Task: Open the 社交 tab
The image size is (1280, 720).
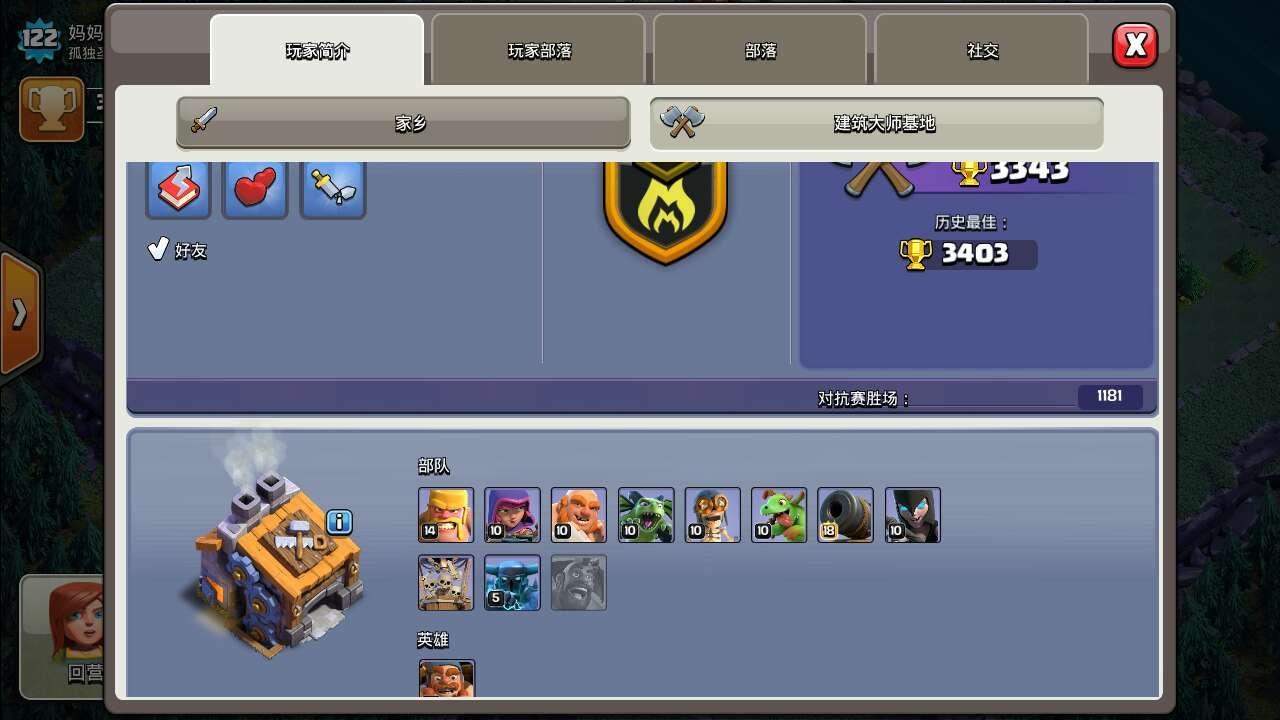Action: (x=982, y=51)
